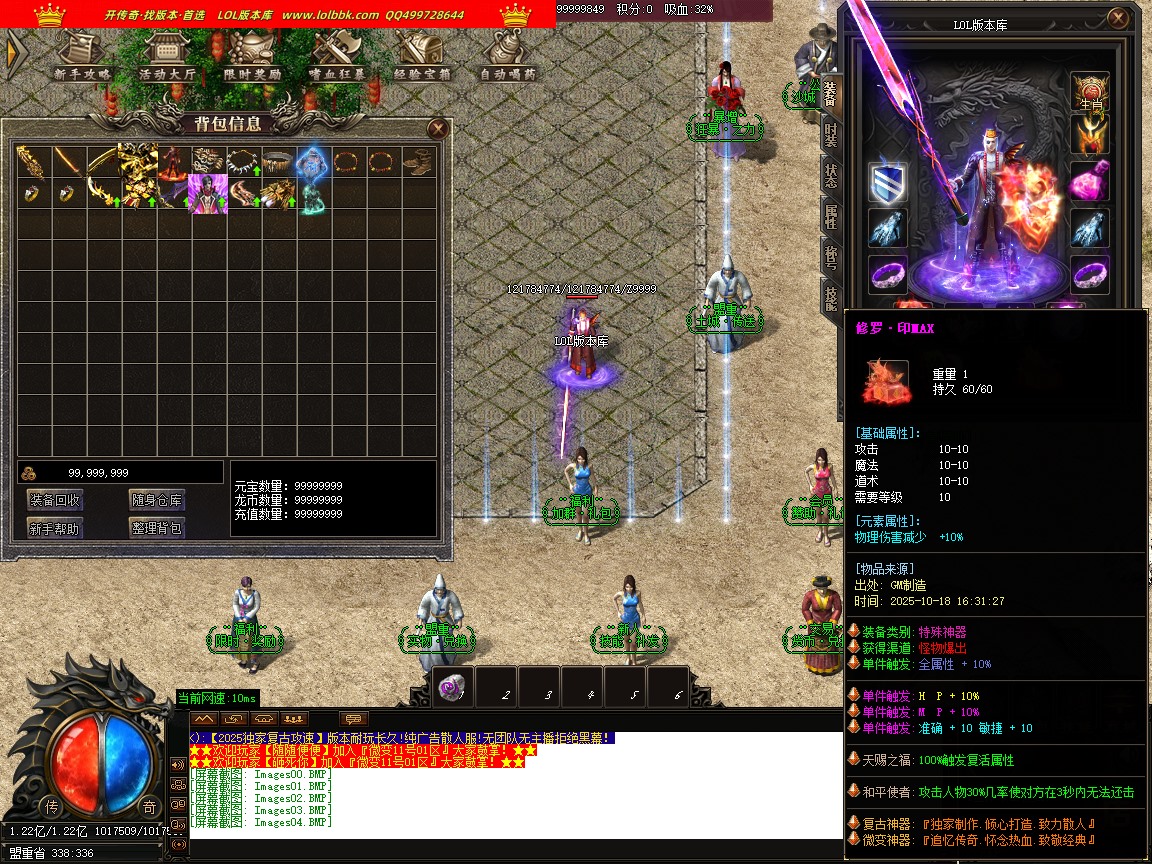Open the 生肖 zodiac equipment slot
This screenshot has height=864, width=1152.
(1090, 92)
